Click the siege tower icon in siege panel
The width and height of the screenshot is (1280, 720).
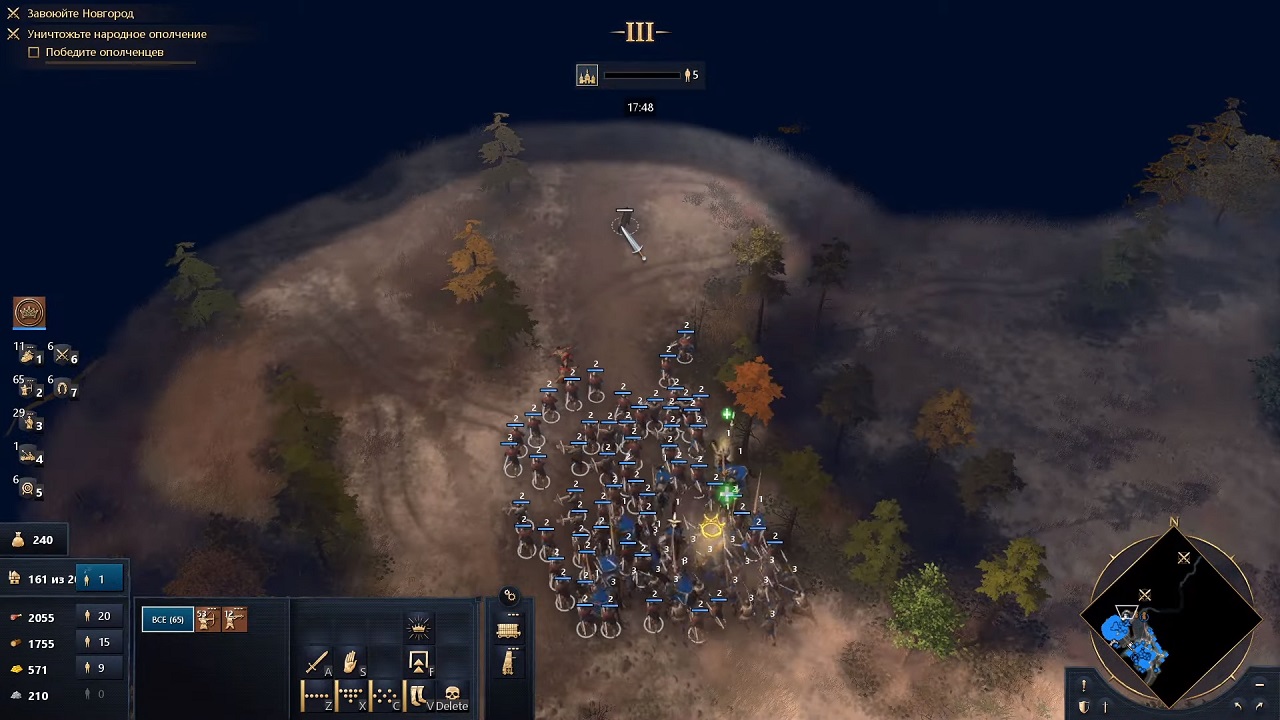(507, 664)
